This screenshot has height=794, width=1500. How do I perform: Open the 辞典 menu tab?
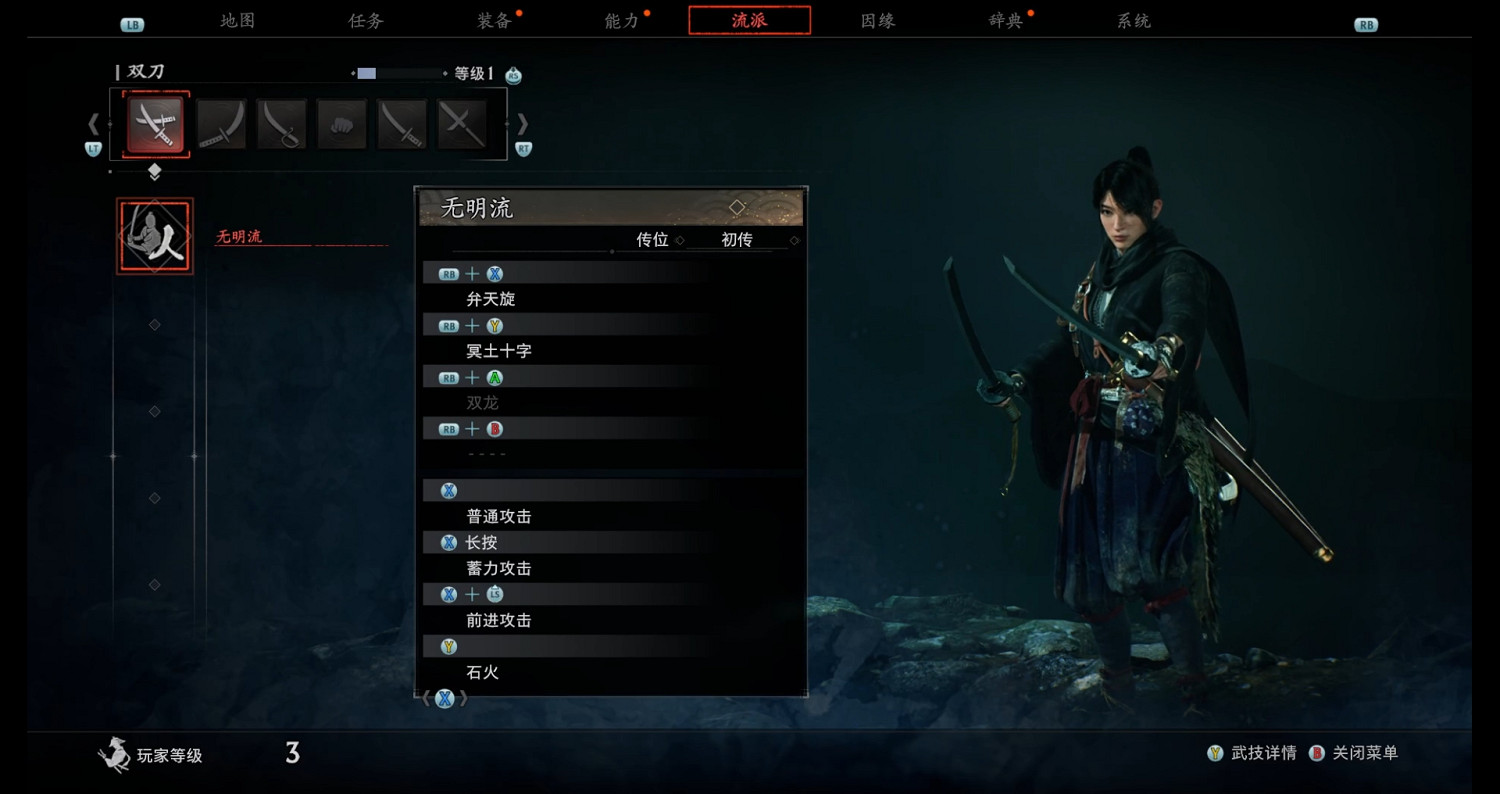(x=1004, y=20)
